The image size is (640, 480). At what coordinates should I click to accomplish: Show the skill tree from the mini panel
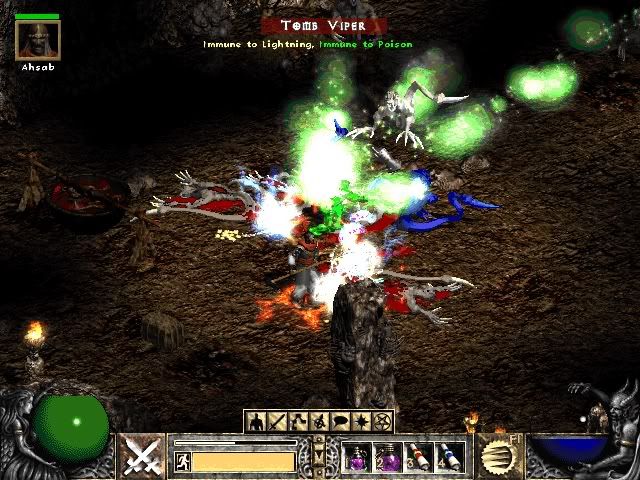pos(299,421)
